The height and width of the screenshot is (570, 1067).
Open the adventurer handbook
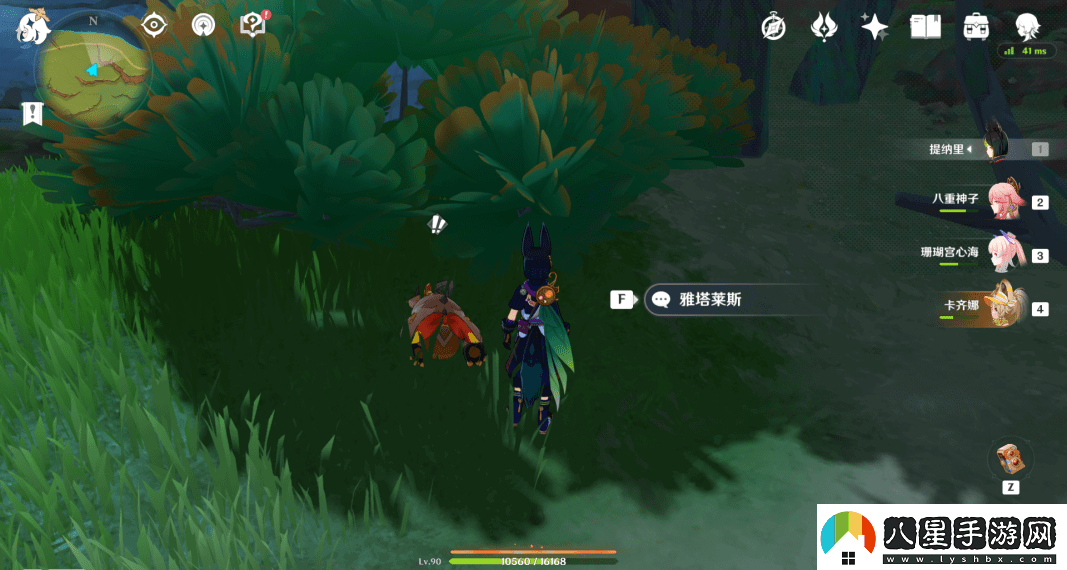coord(925,27)
